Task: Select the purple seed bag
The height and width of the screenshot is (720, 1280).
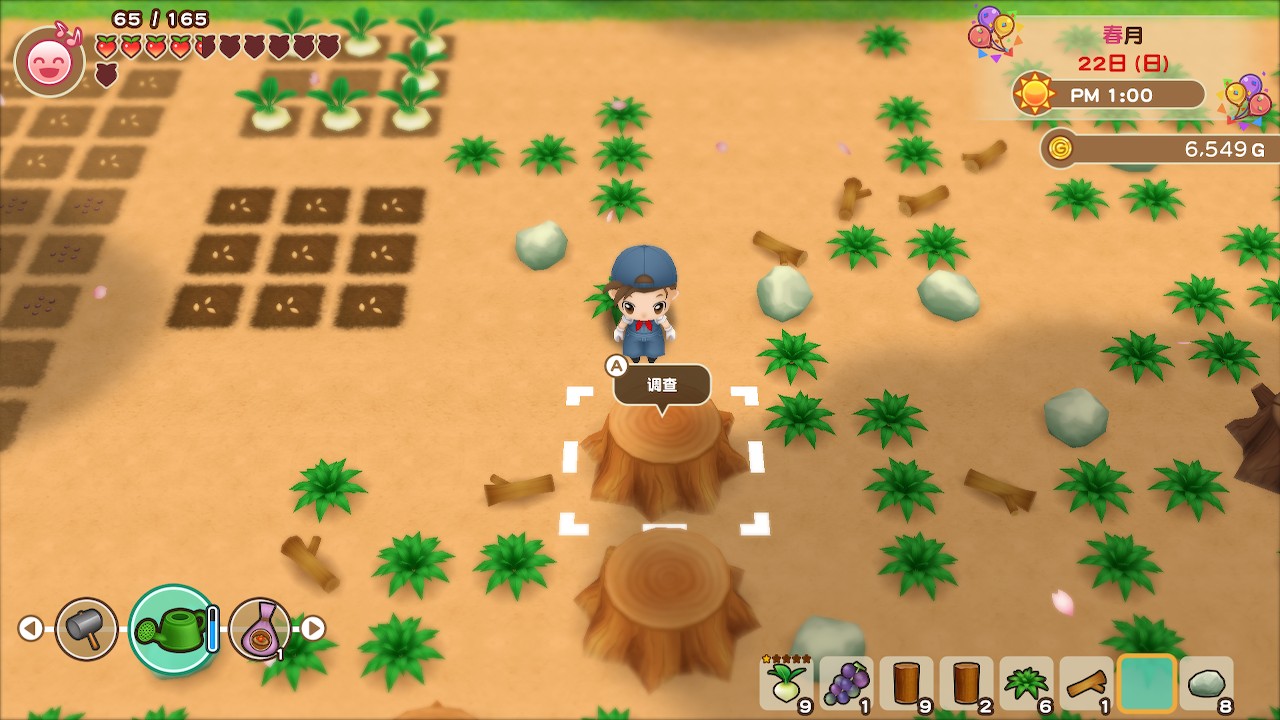Action: coord(260,628)
